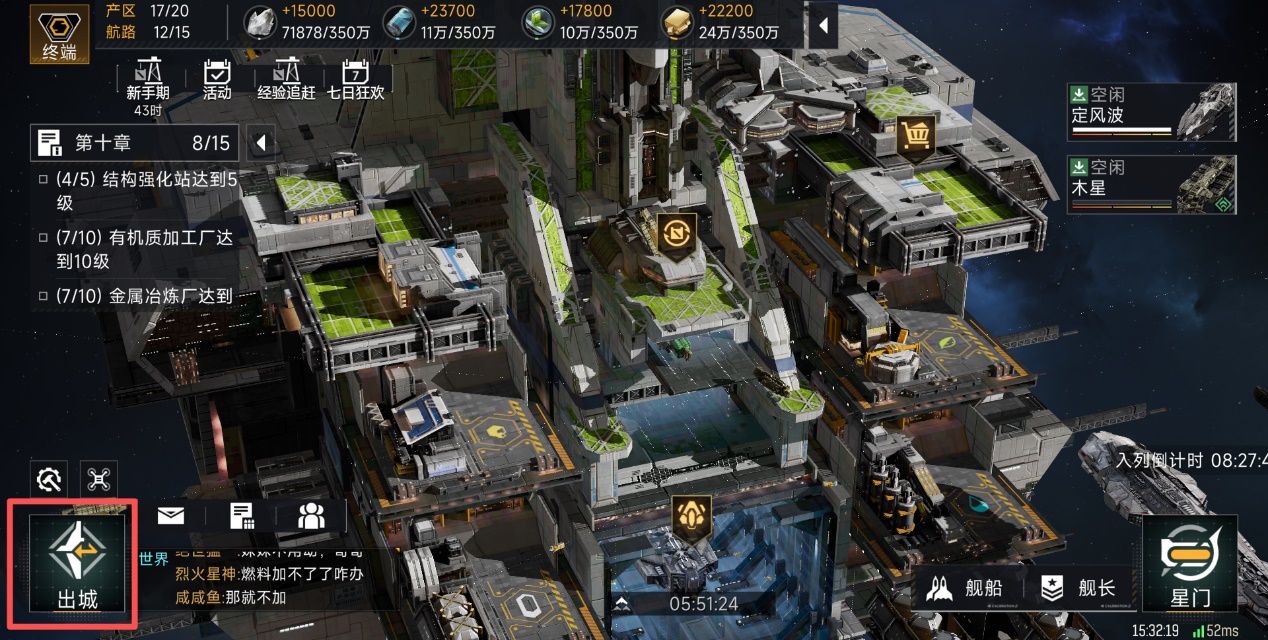
Task: Open the 七日狂欢 seven-day event
Action: tap(355, 81)
